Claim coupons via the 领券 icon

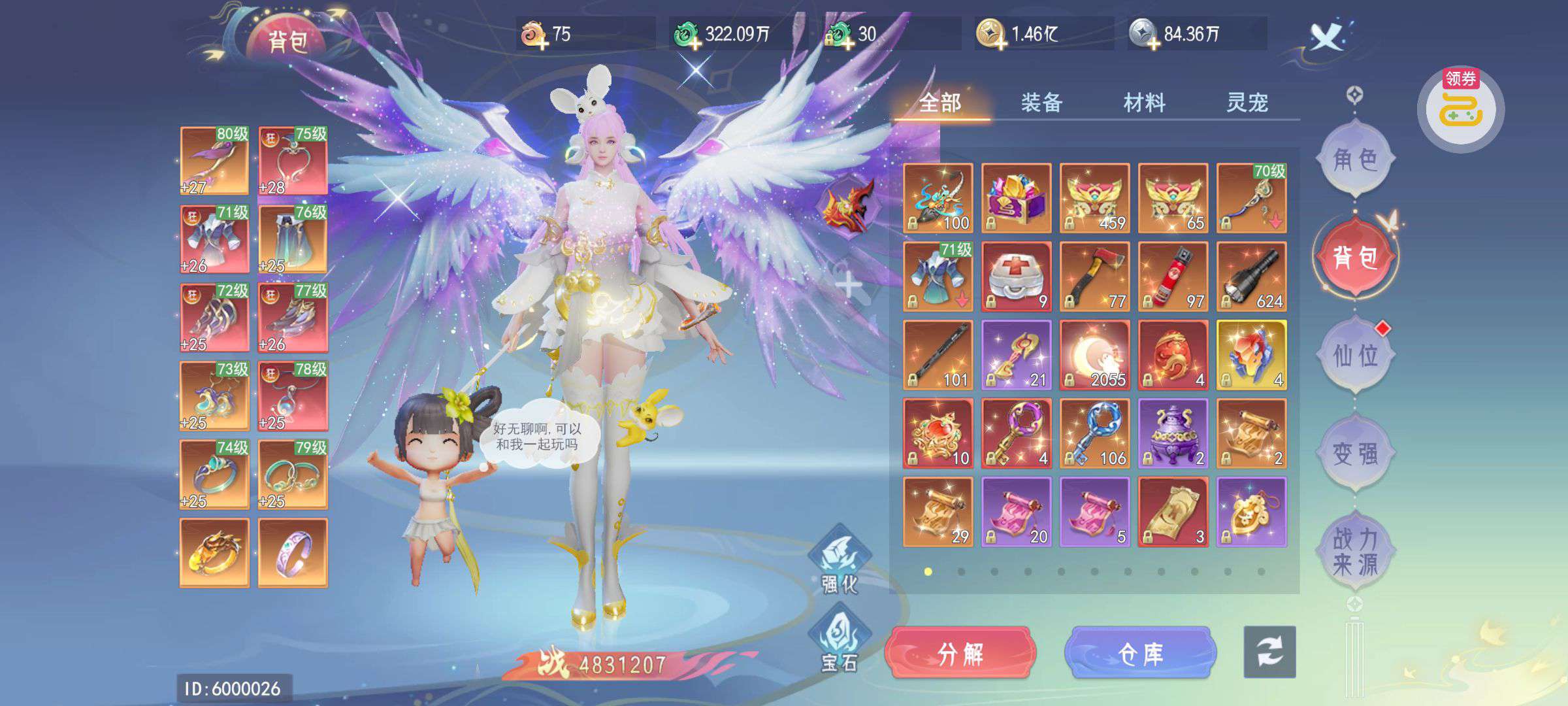(1461, 109)
